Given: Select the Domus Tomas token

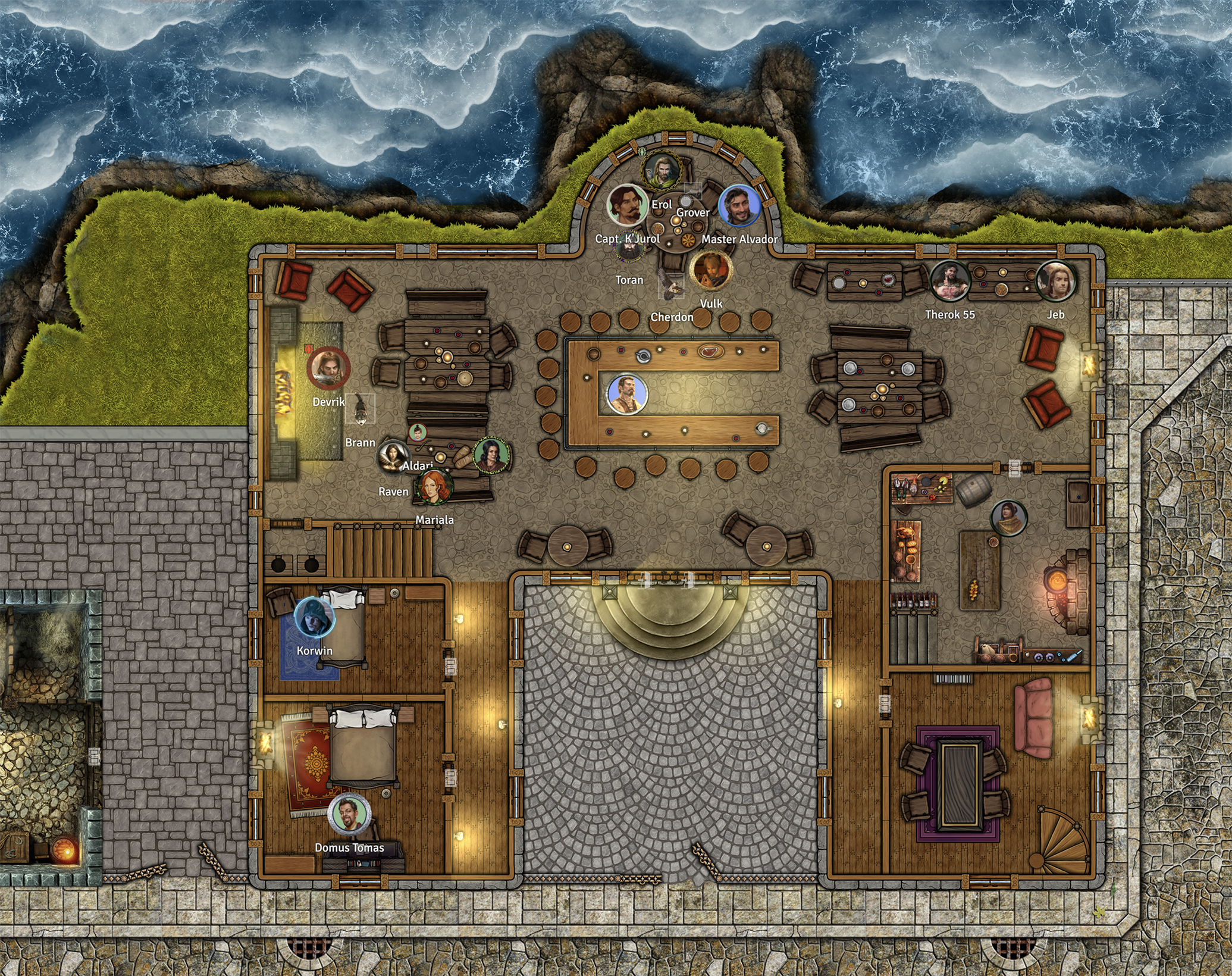Looking at the screenshot, I should (x=349, y=814).
